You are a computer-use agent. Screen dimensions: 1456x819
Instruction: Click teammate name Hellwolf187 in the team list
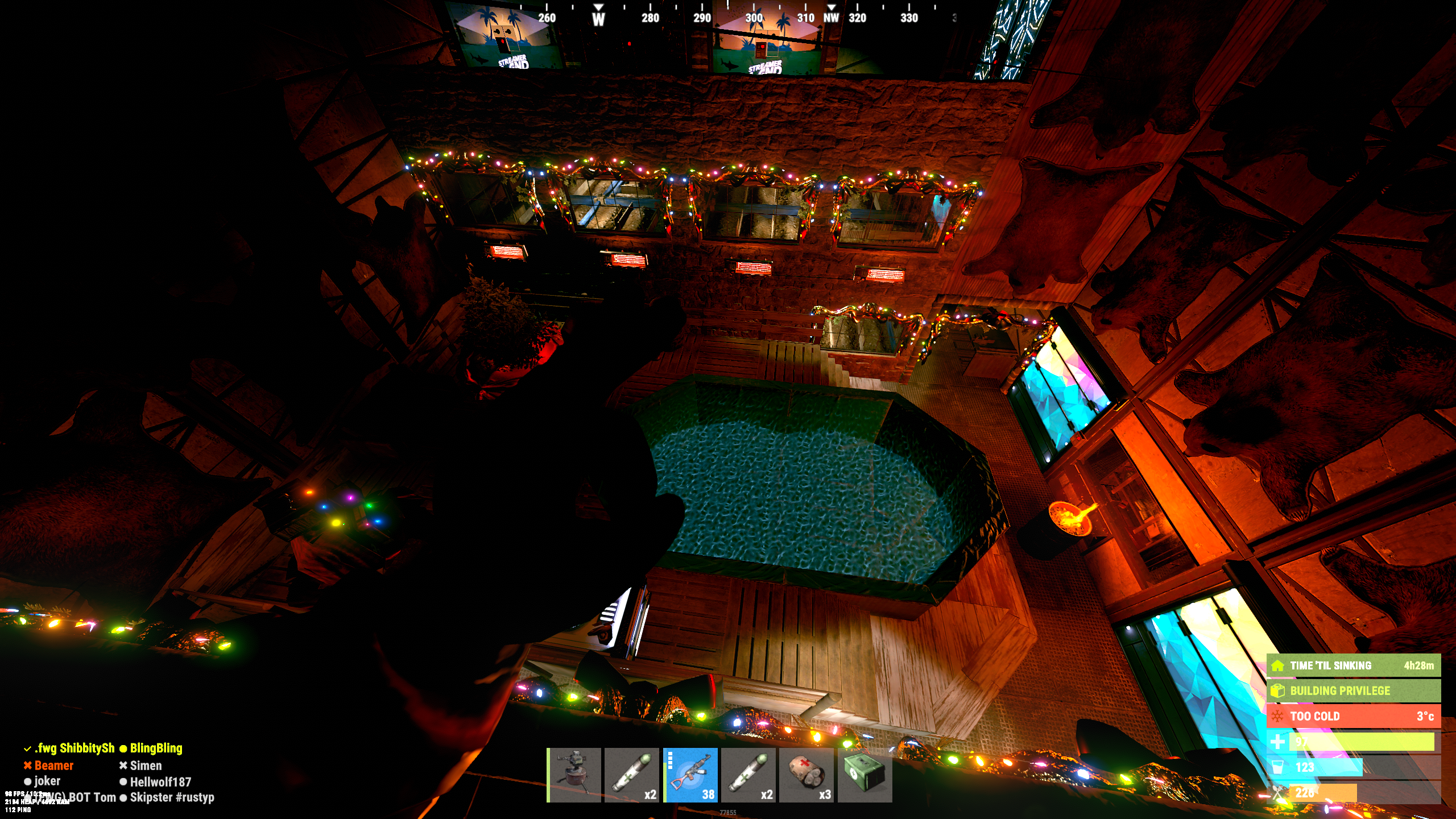(x=161, y=782)
